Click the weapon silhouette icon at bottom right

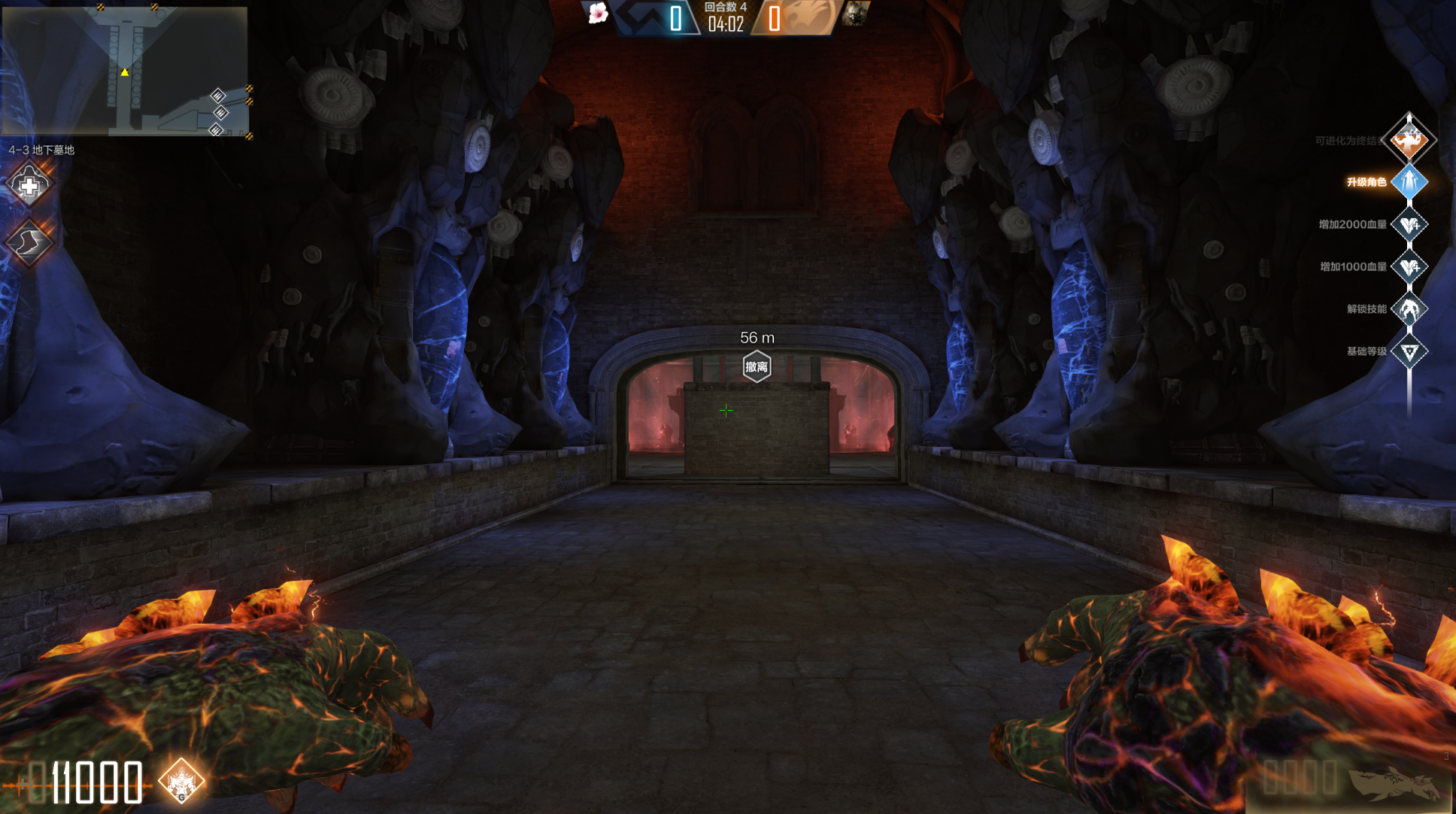[x=1394, y=782]
